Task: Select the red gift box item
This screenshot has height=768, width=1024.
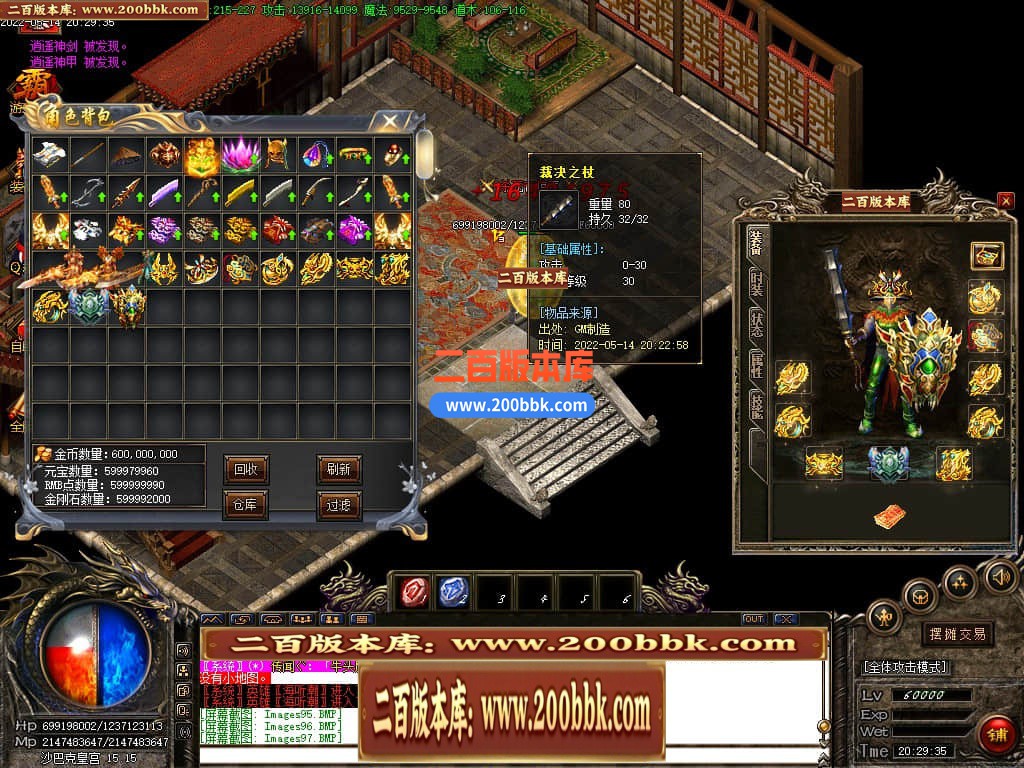Action: click(278, 230)
